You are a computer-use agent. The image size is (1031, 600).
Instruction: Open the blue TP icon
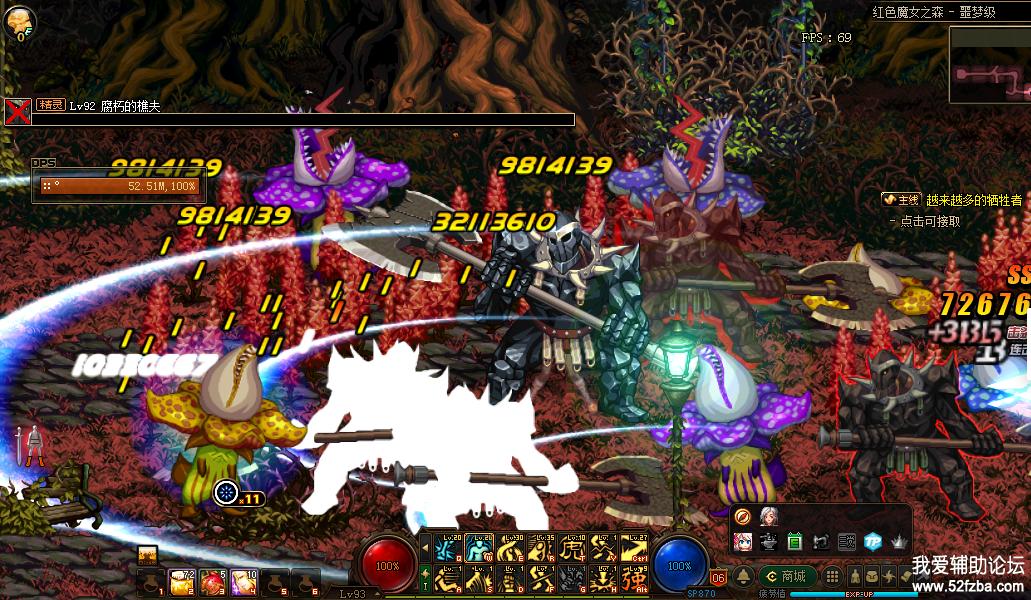(x=872, y=541)
